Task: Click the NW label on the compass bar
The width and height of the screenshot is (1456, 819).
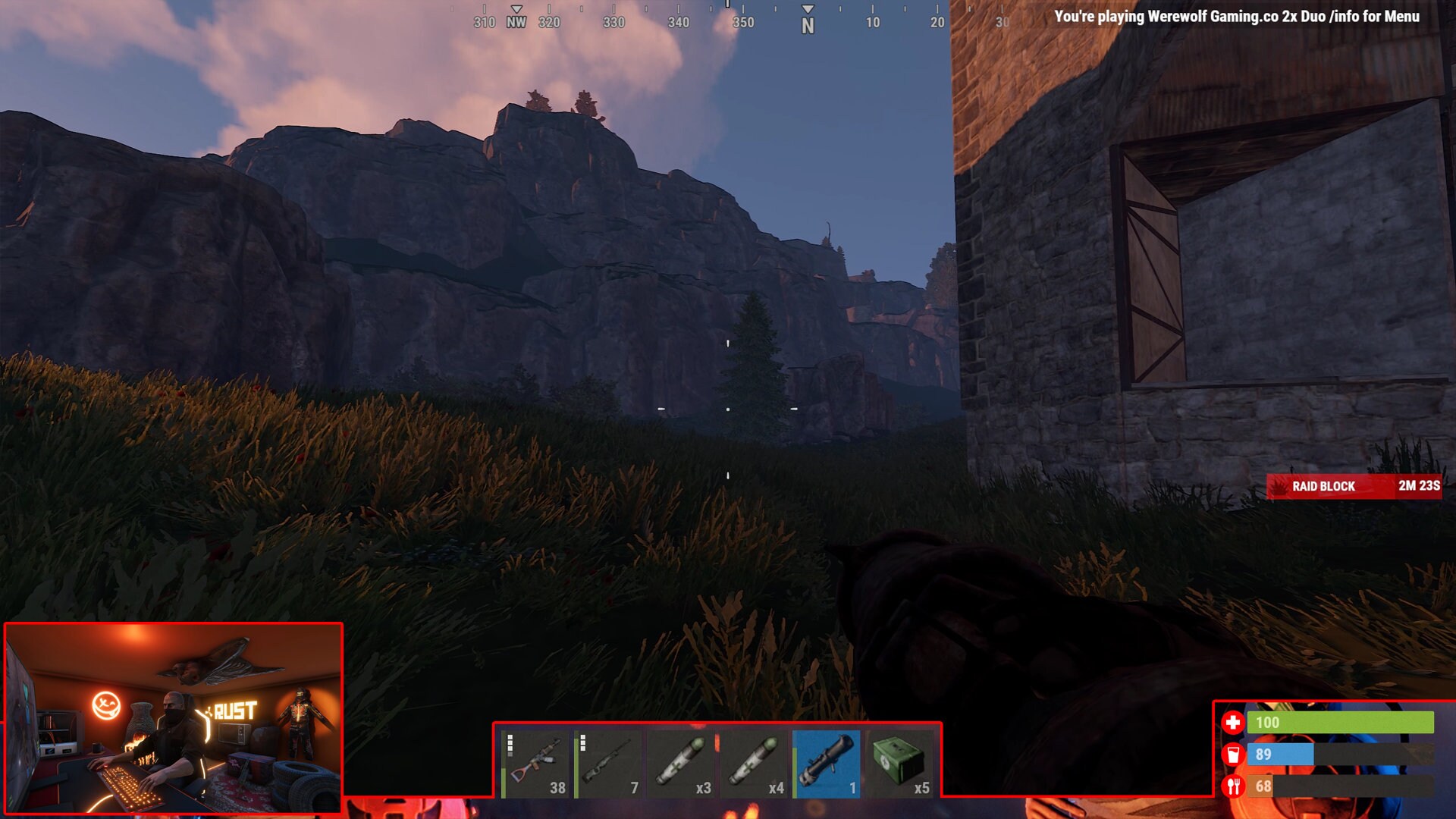Action: point(516,22)
